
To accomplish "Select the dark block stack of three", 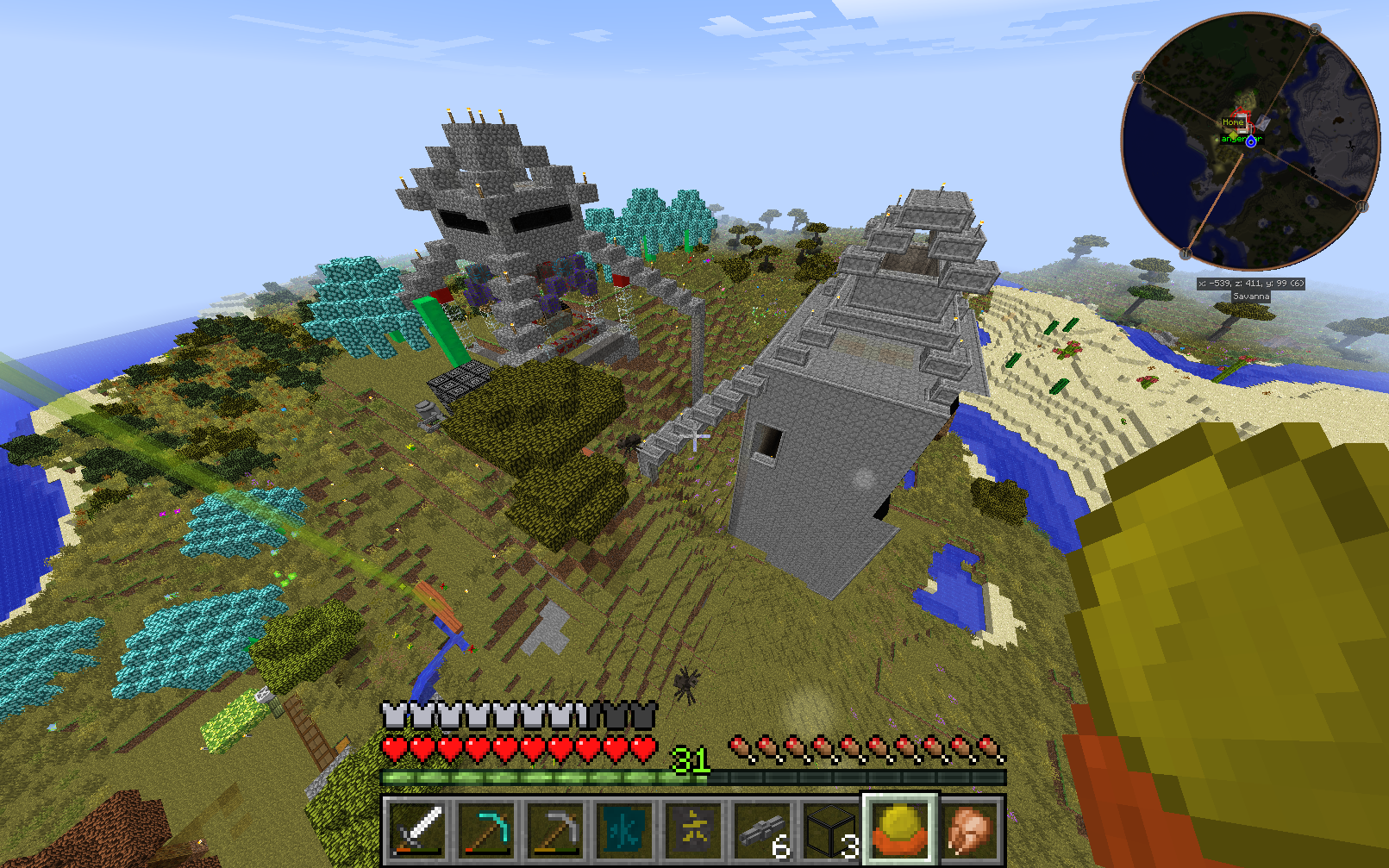I will 831,832.
